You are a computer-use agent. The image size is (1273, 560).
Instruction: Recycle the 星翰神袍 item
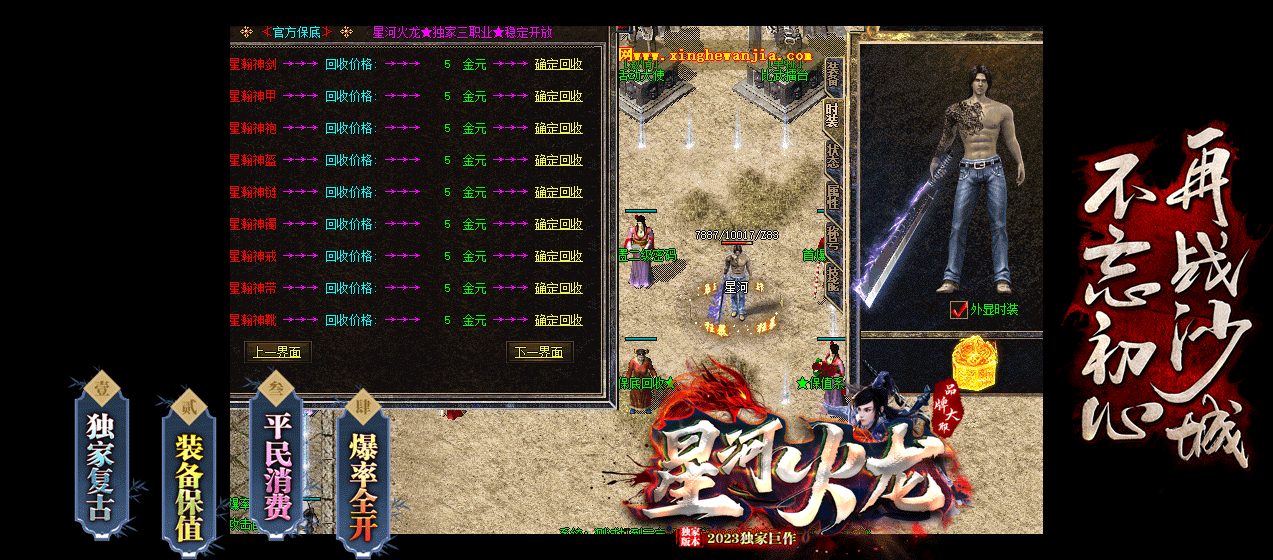558,128
